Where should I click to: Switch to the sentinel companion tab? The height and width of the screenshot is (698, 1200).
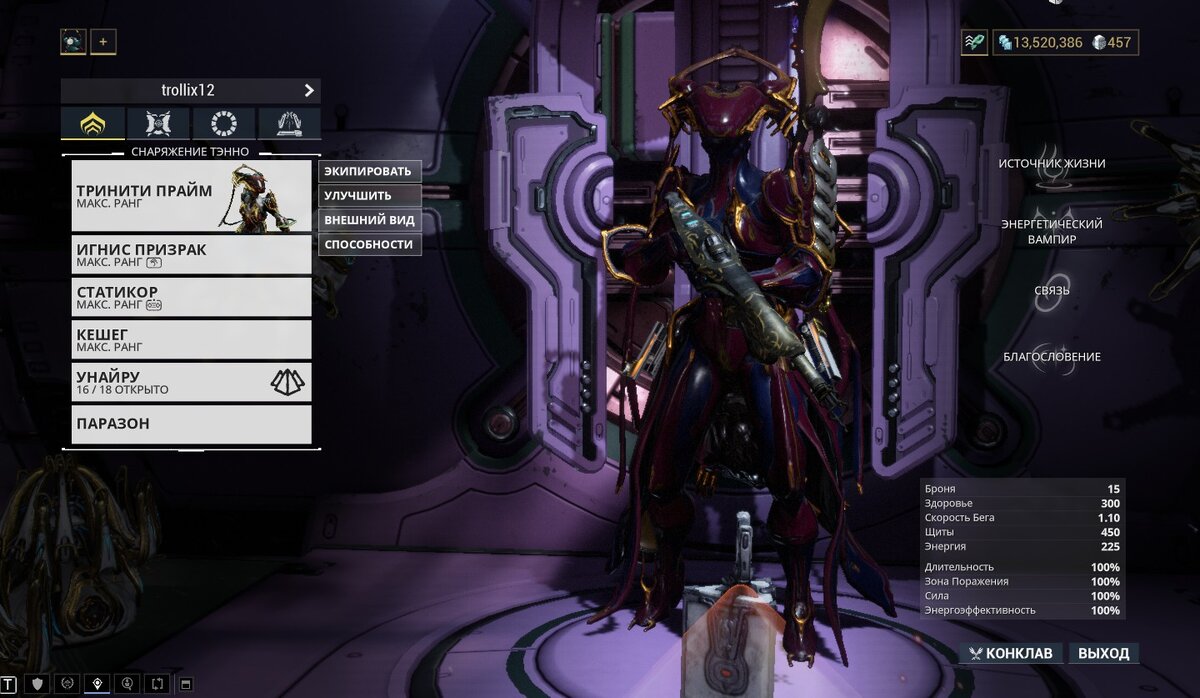(158, 124)
